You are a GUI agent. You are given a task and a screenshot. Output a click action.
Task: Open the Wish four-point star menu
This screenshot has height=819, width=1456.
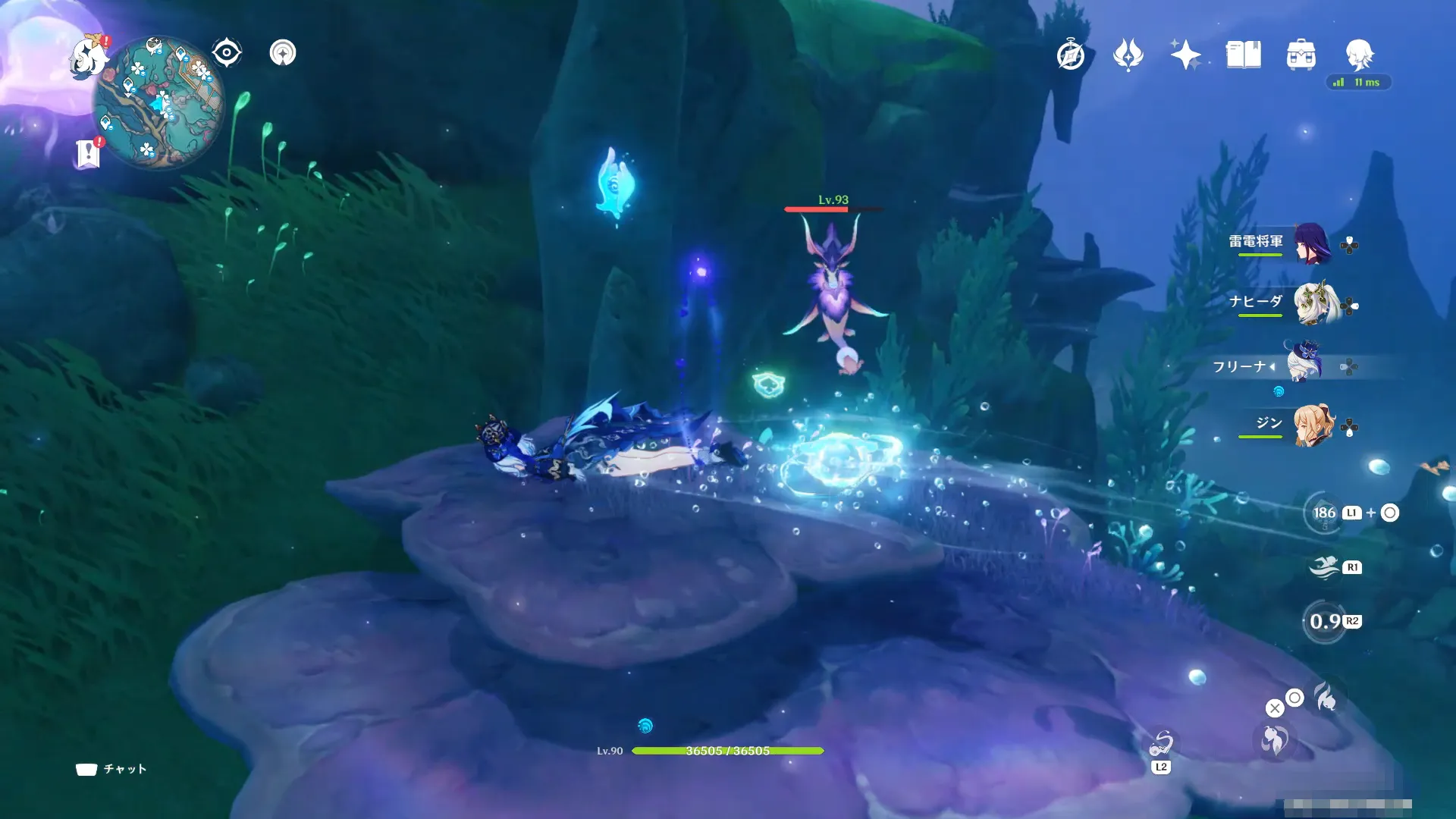coord(1185,55)
